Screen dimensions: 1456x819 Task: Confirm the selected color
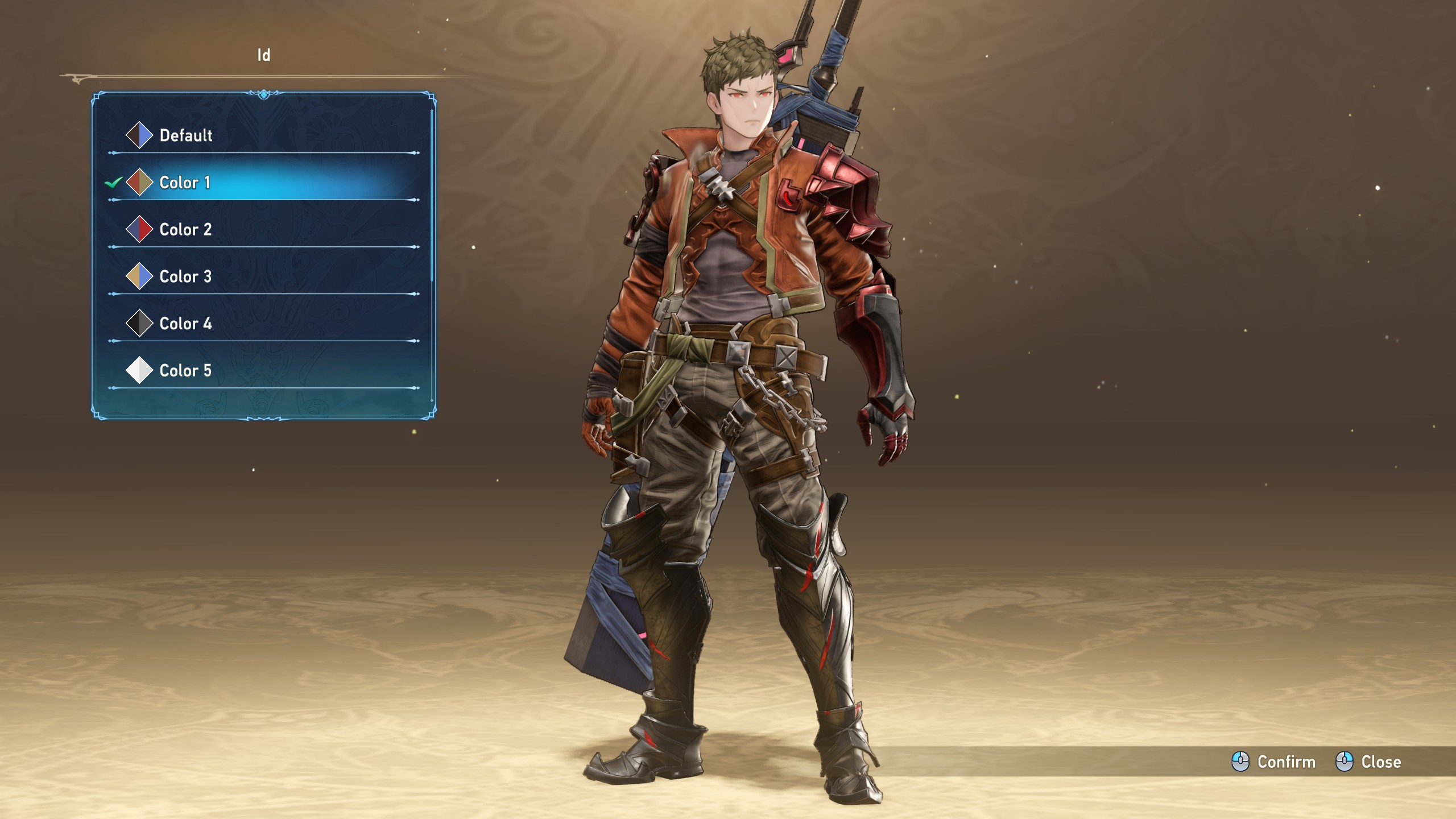(x=1274, y=762)
